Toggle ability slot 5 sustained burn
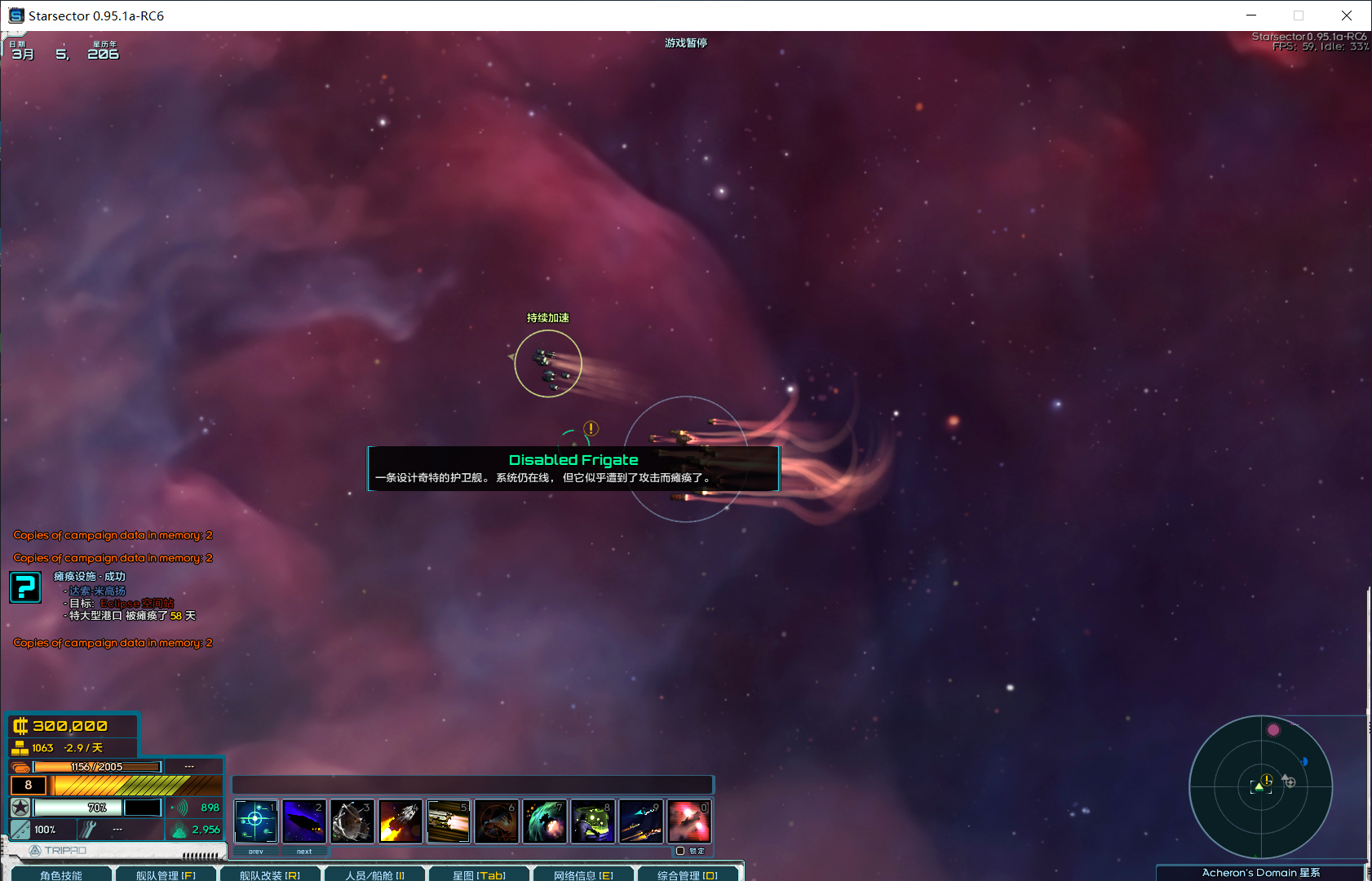Viewport: 1372px width, 881px height. coord(448,821)
